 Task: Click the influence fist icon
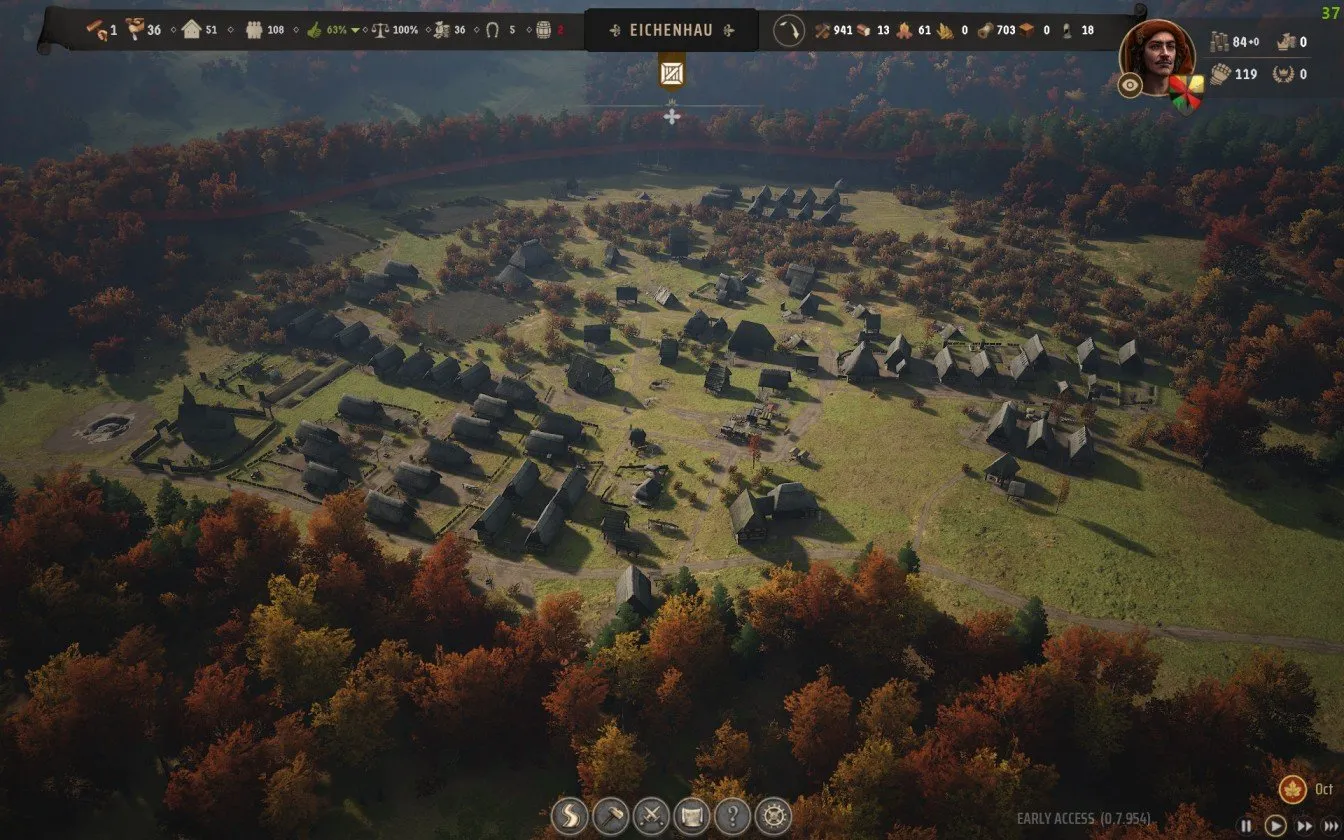1219,74
